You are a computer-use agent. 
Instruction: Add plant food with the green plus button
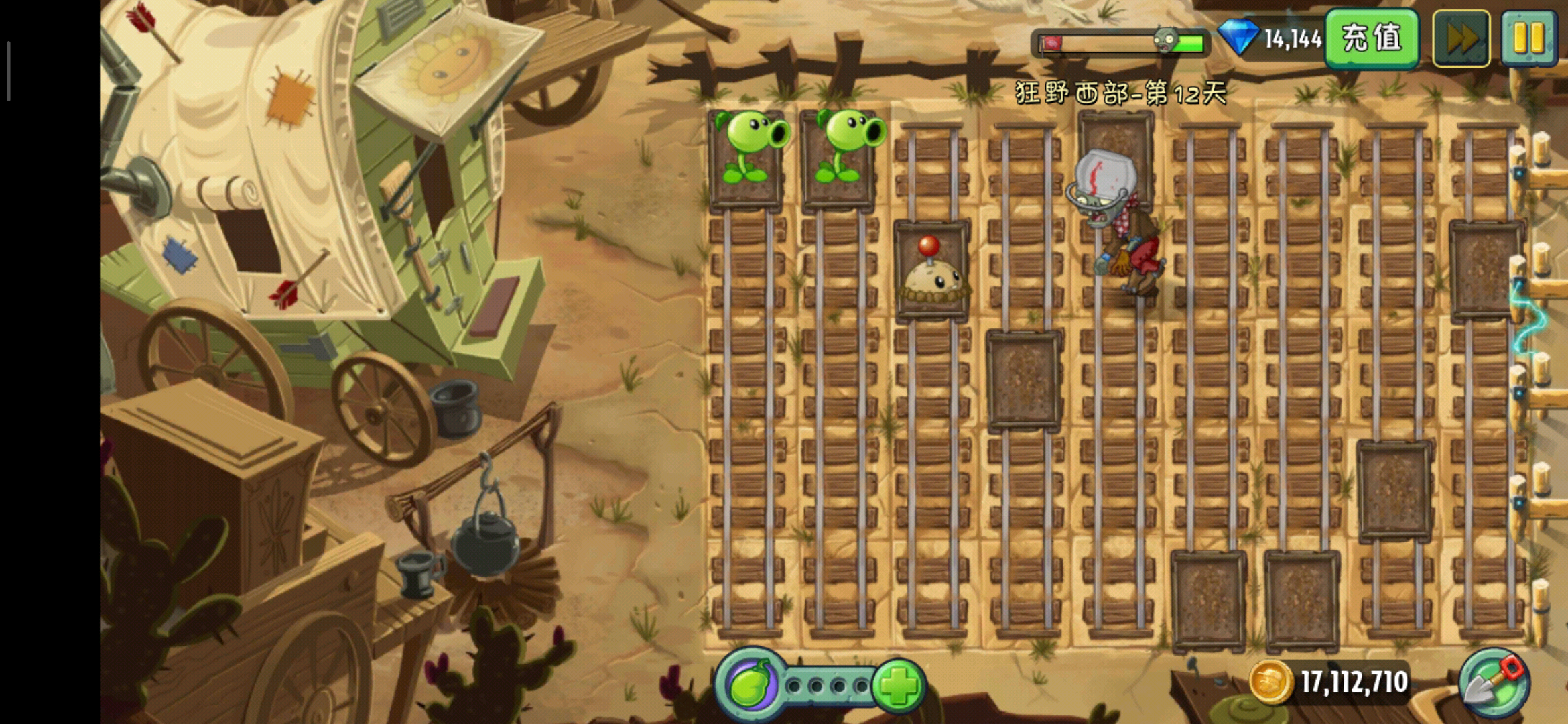pos(899,685)
